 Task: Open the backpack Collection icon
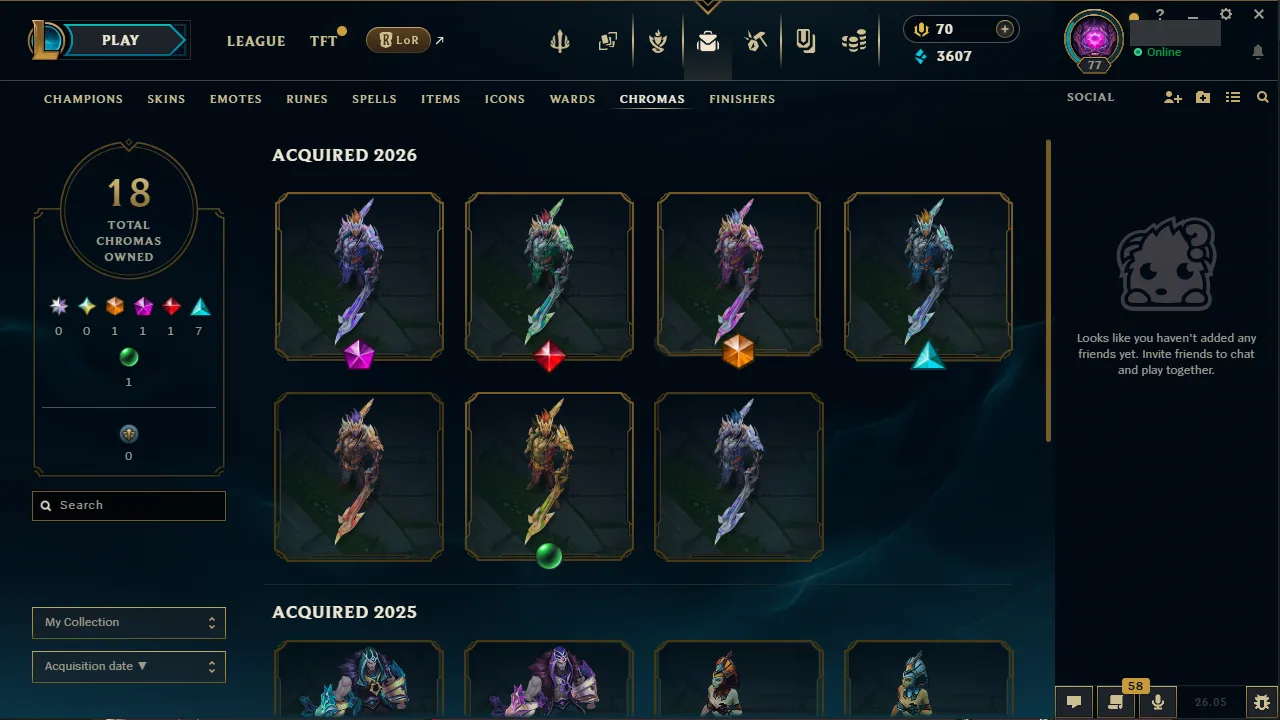pyautogui.click(x=708, y=41)
